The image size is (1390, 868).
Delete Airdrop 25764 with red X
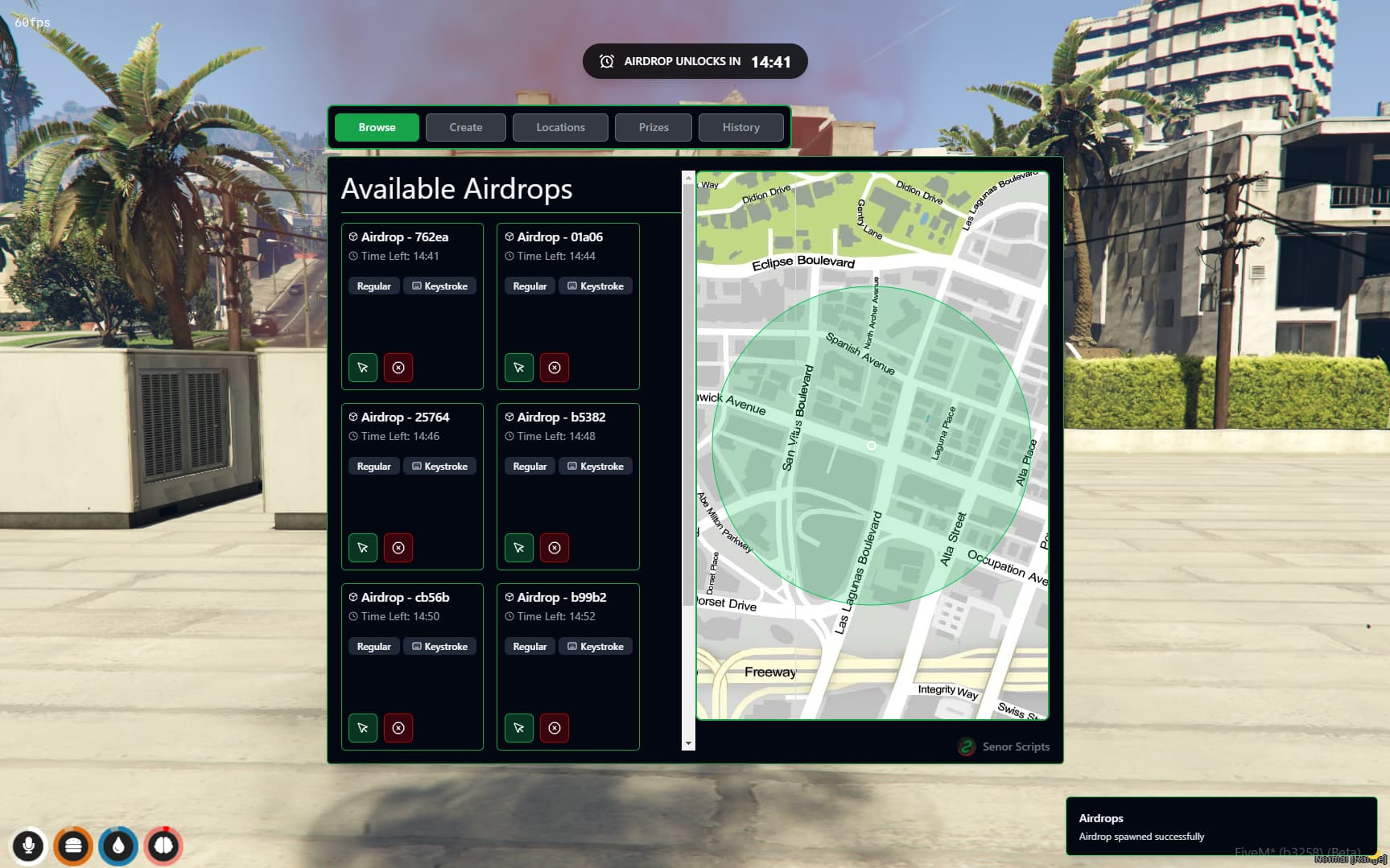click(398, 548)
